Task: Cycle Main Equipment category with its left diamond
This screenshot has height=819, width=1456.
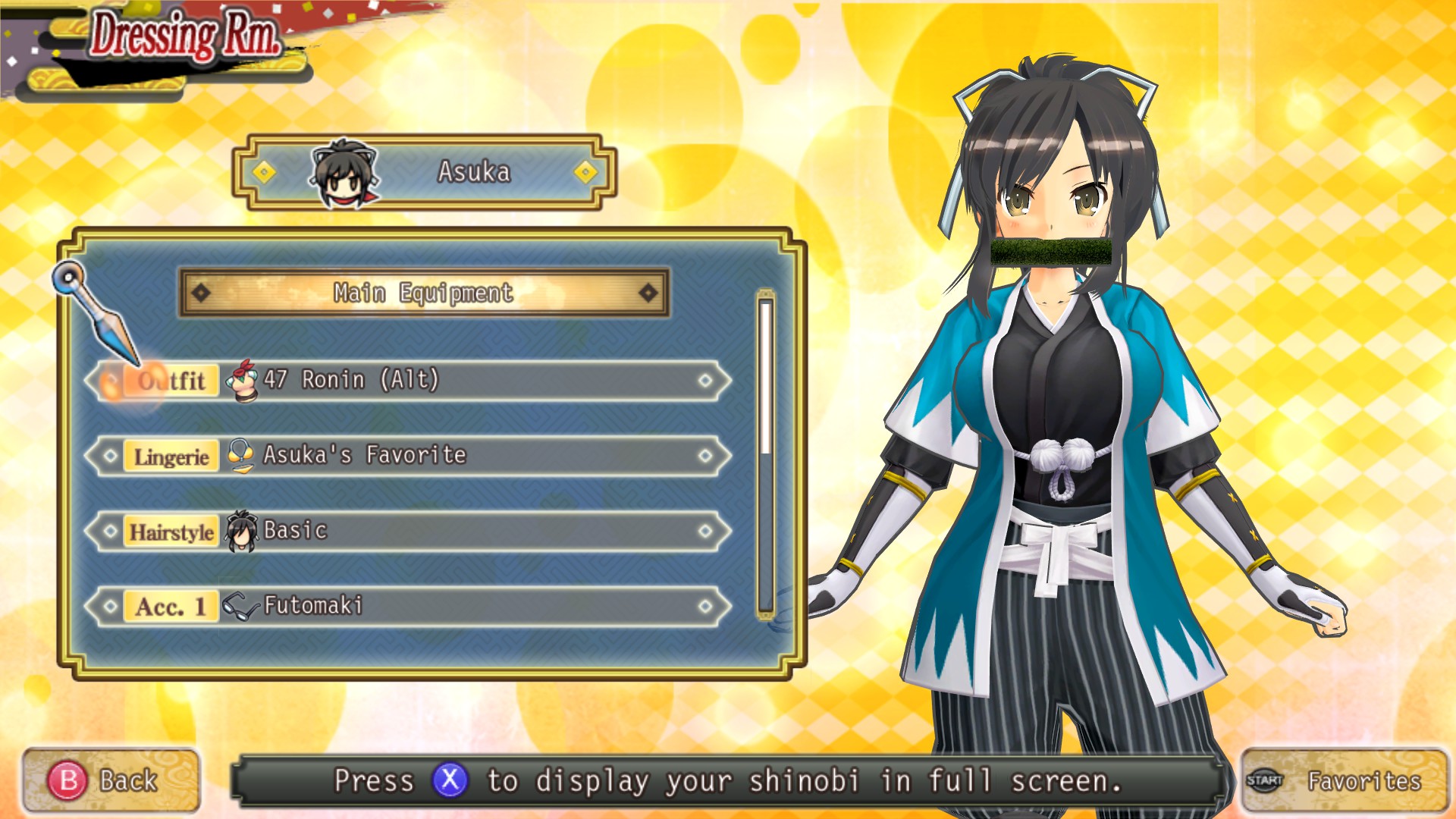Action: click(201, 293)
